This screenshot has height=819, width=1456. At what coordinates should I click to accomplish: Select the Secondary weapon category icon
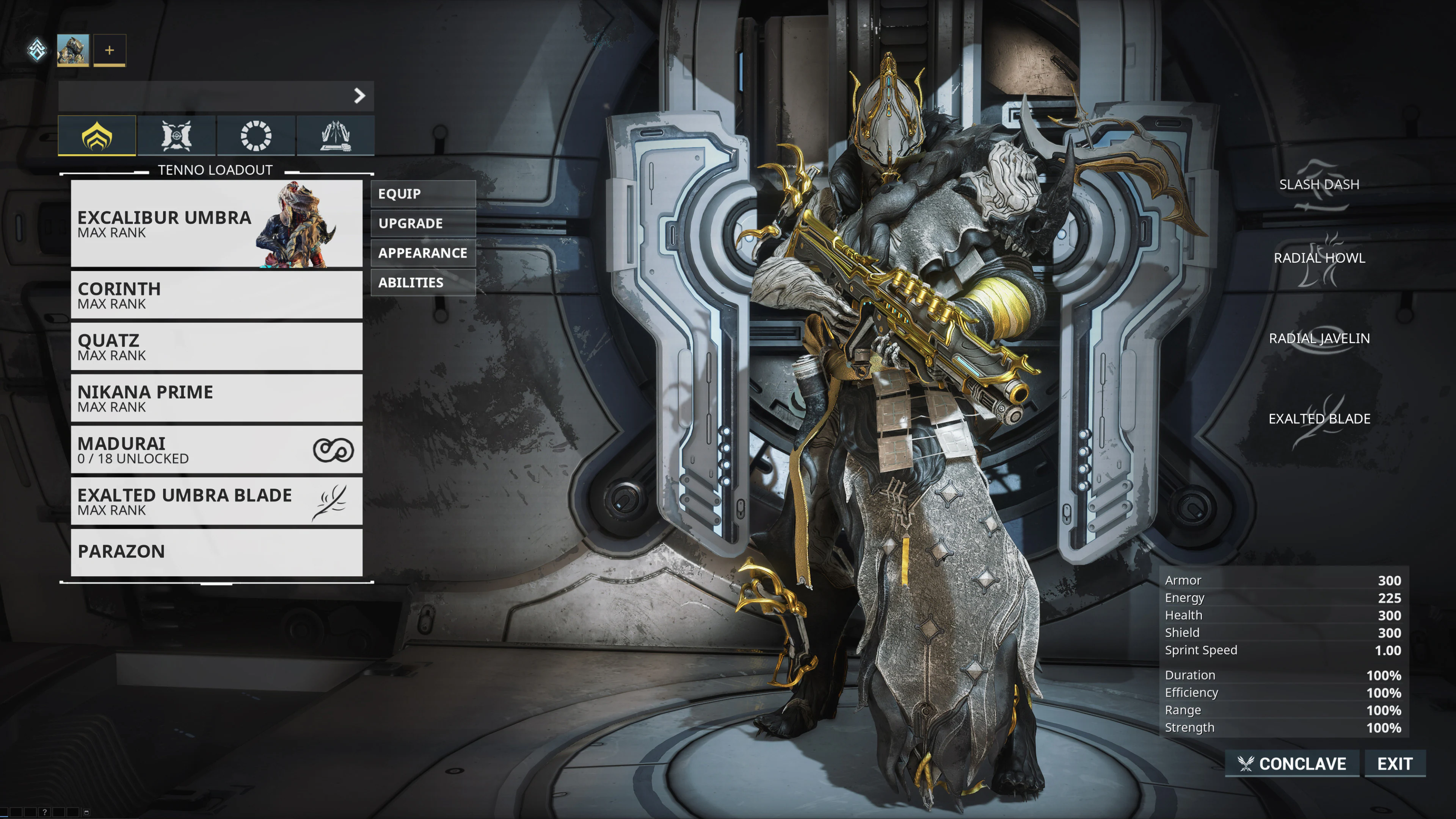[256, 136]
